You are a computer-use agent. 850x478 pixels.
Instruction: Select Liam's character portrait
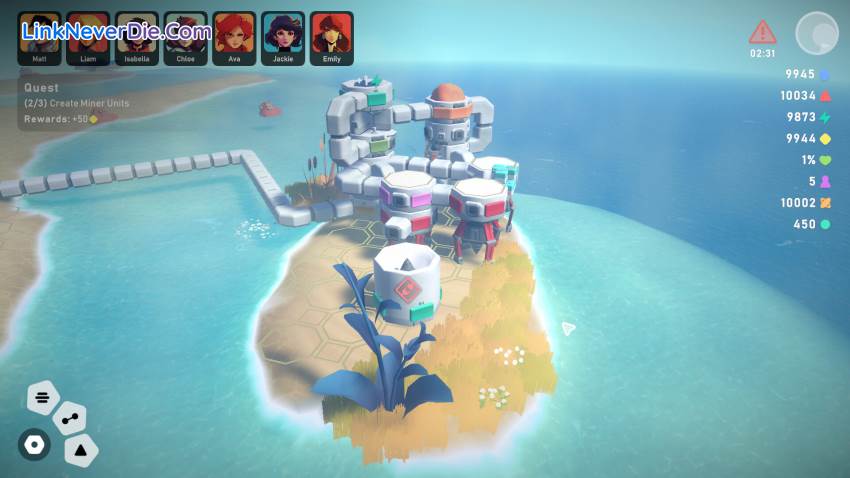pos(88,36)
